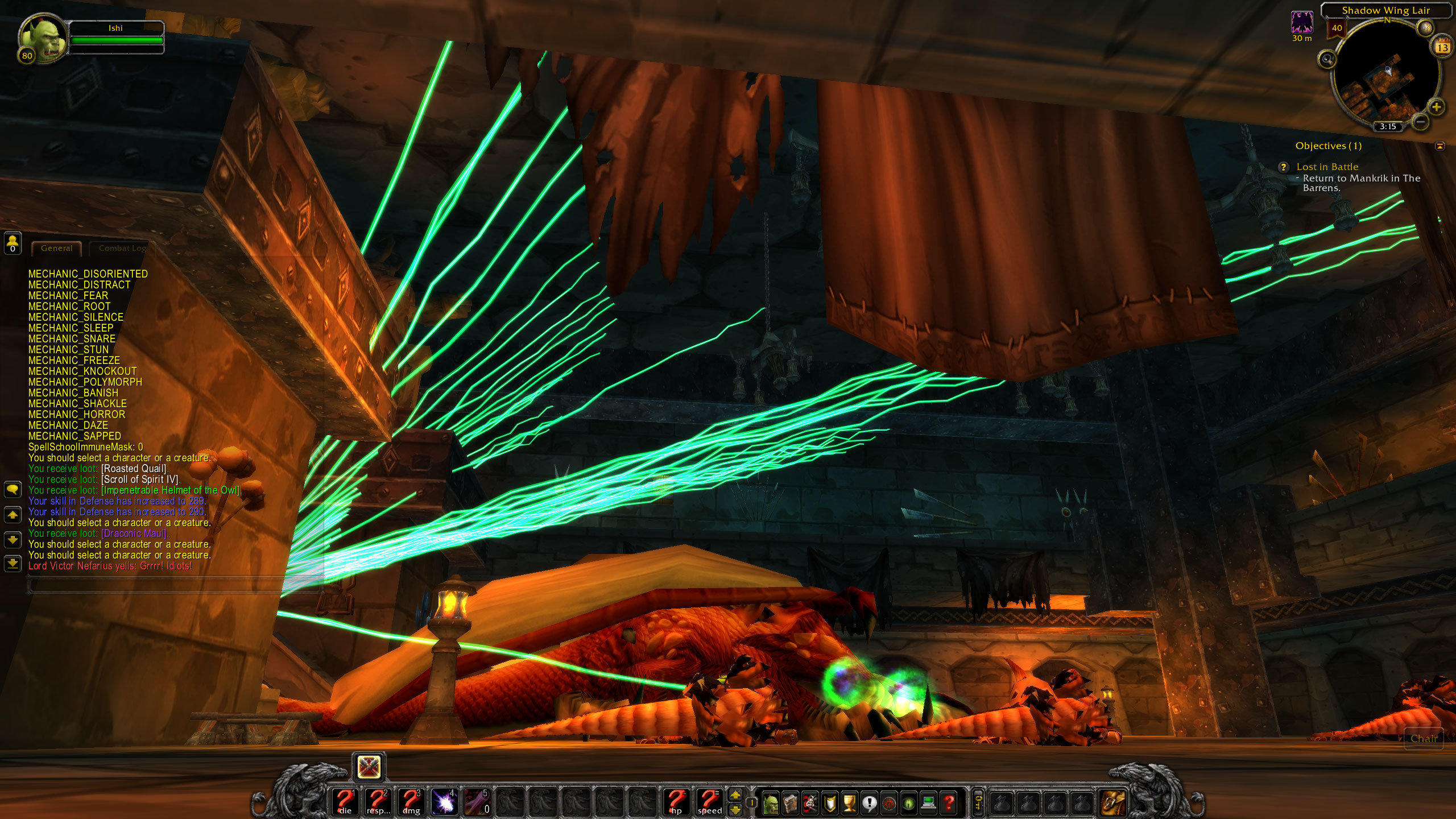Screen dimensions: 1456x819
Task: Toggle the chat bubble messages button
Action: [13, 490]
